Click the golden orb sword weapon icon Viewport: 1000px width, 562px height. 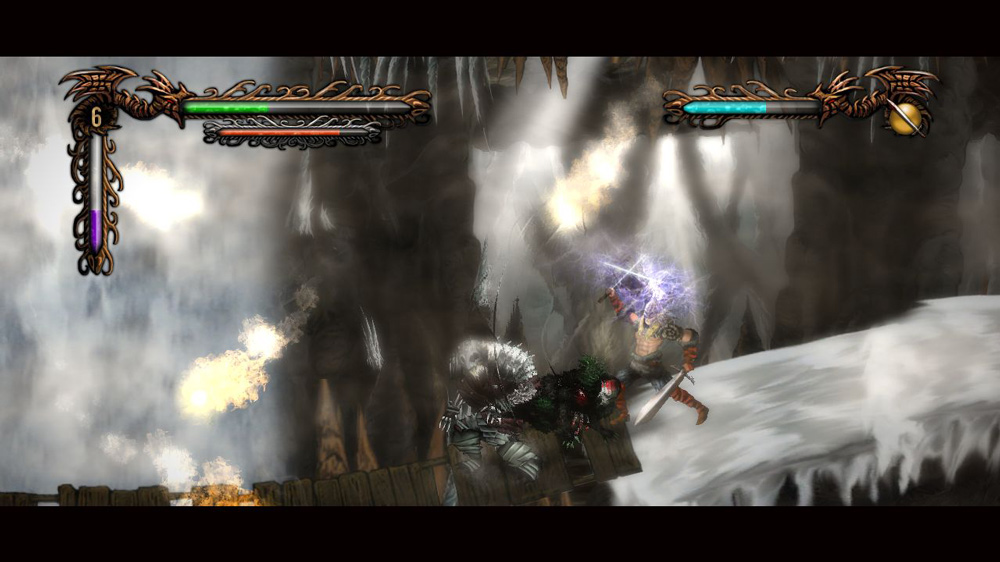pyautogui.click(x=905, y=118)
